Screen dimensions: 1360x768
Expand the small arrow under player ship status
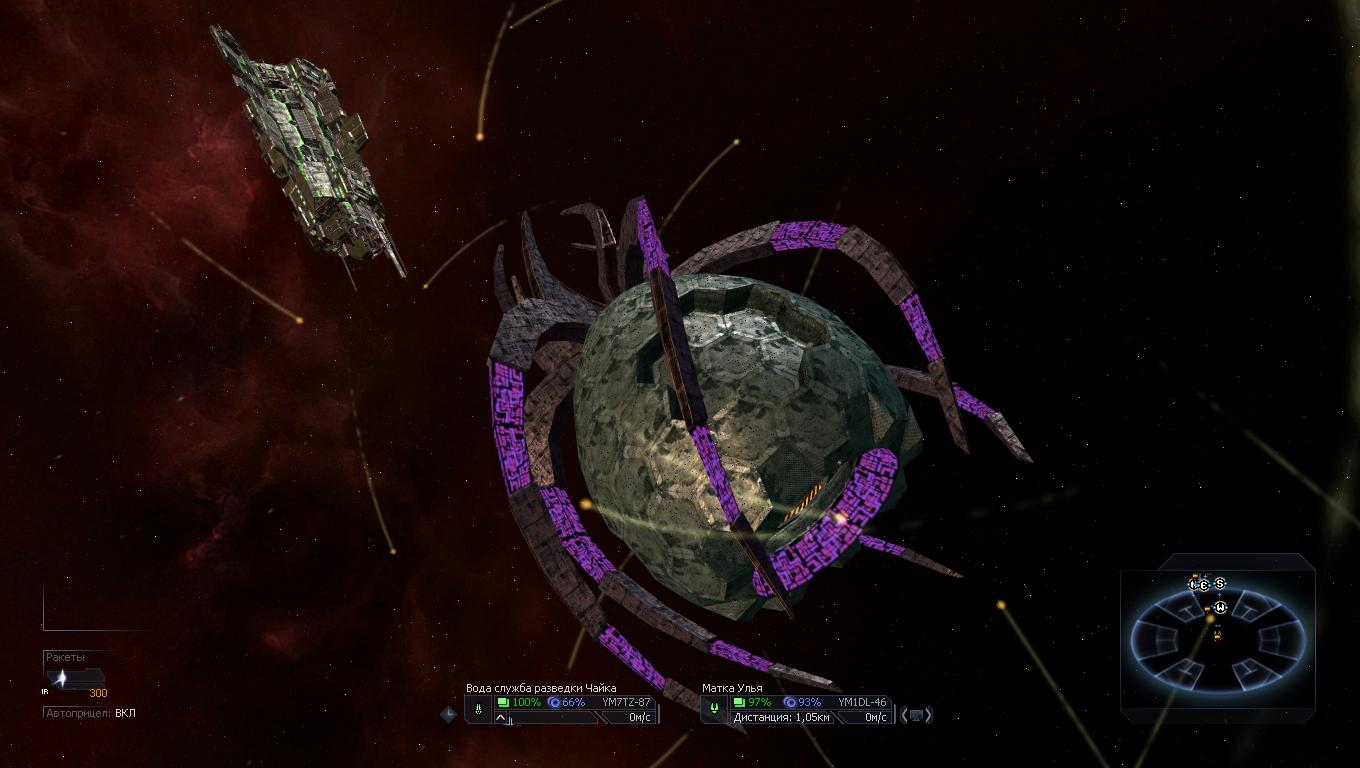tap(502, 718)
